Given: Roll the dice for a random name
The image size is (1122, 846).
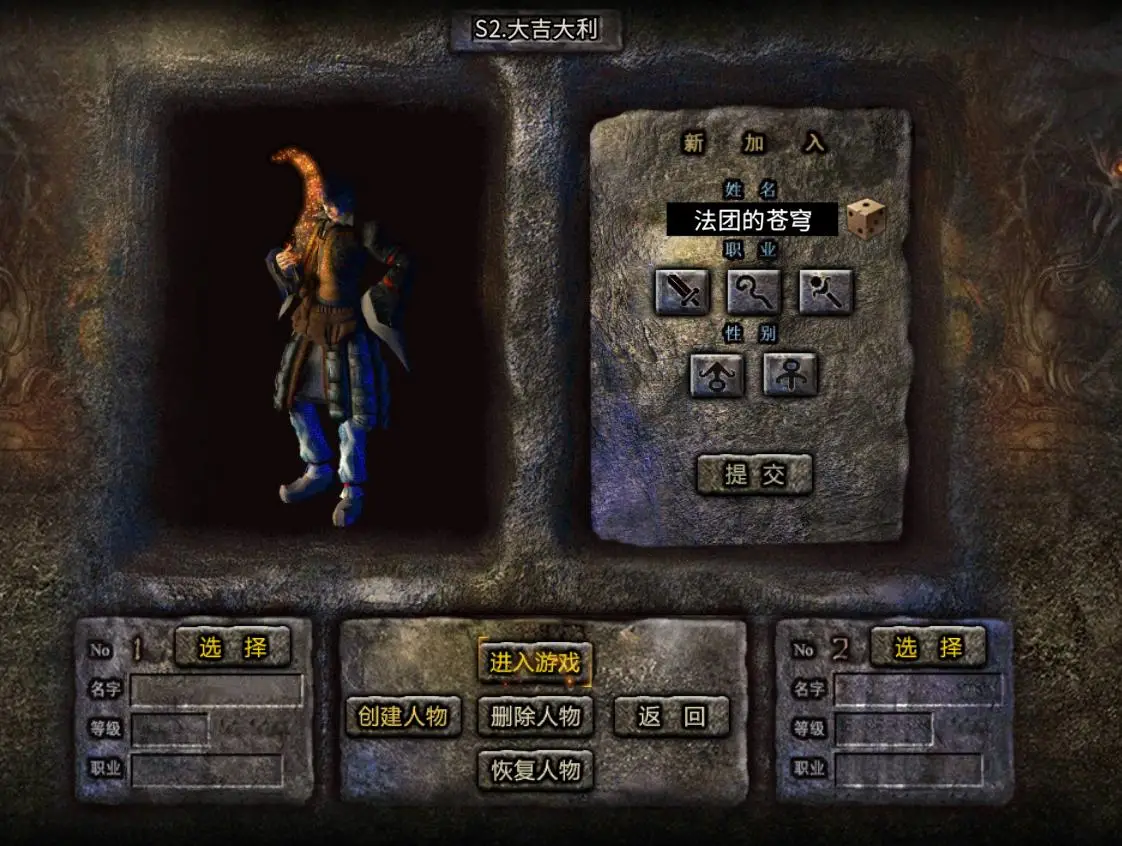Looking at the screenshot, I should [x=865, y=217].
